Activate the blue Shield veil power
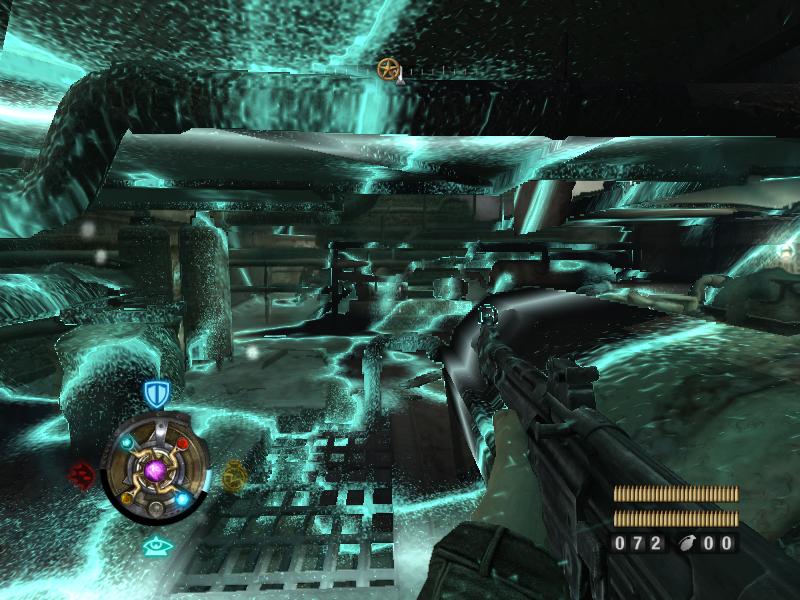The image size is (800, 600). tap(154, 394)
